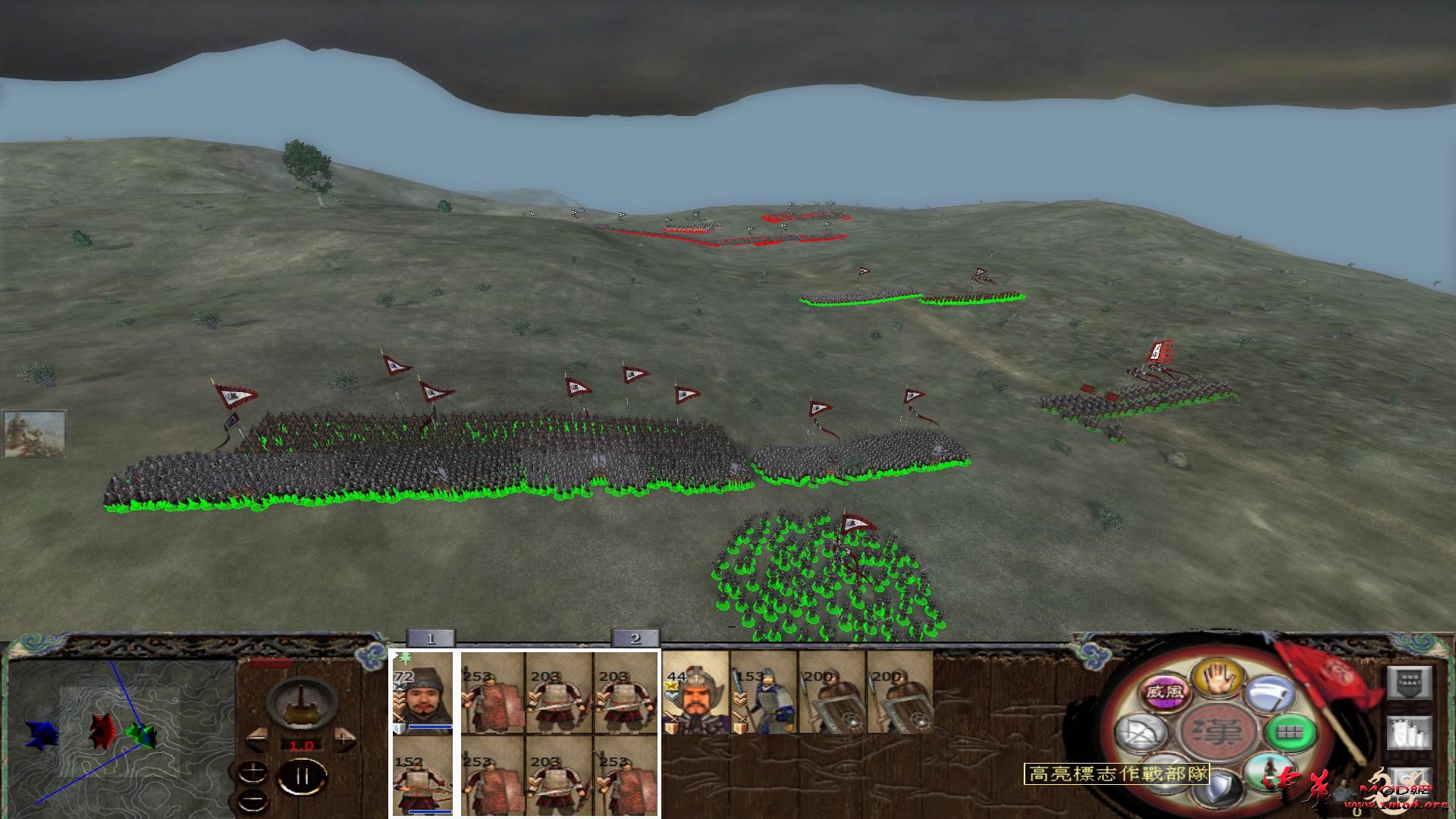1456x819 pixels.
Task: Select the purple 威風 special ability icon
Action: 1166,692
